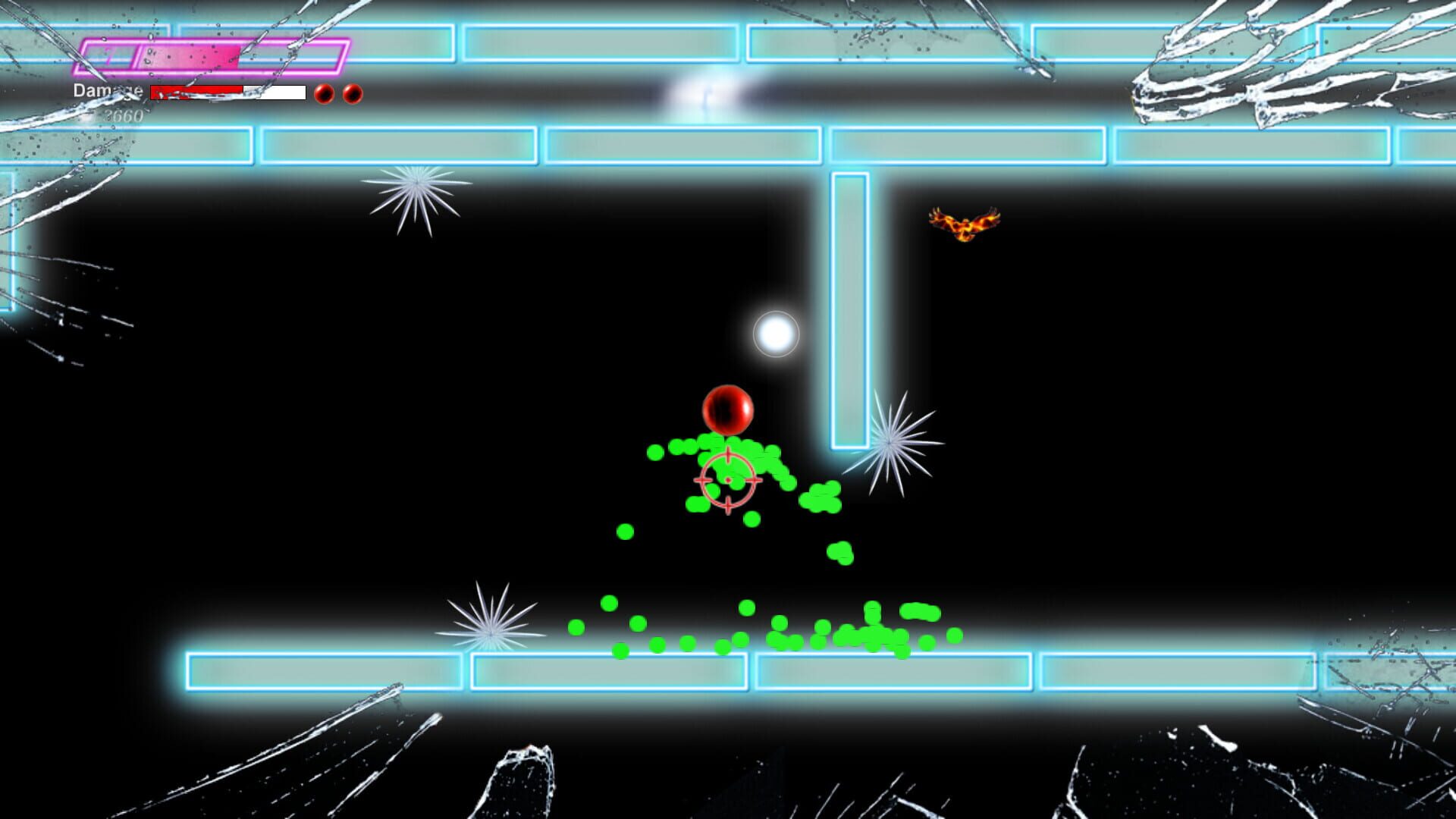Select the flaming phoenix enemy
This screenshot has width=1456, height=819.
(964, 223)
